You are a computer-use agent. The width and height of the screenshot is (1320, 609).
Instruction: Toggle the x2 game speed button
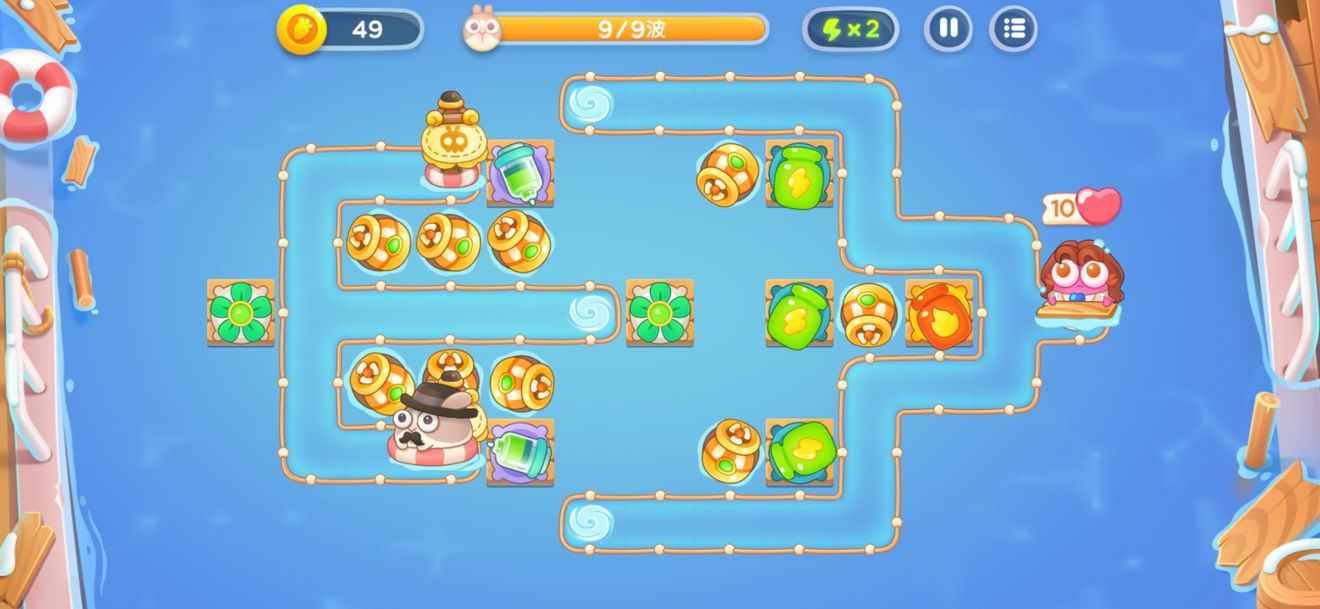pos(850,29)
